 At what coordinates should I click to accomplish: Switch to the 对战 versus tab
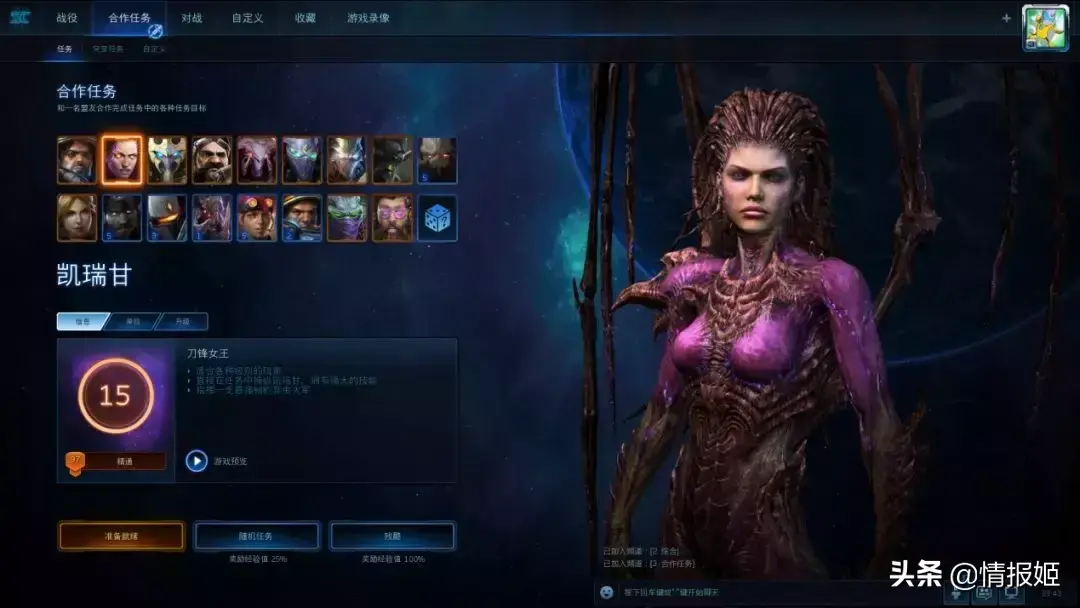pos(192,18)
